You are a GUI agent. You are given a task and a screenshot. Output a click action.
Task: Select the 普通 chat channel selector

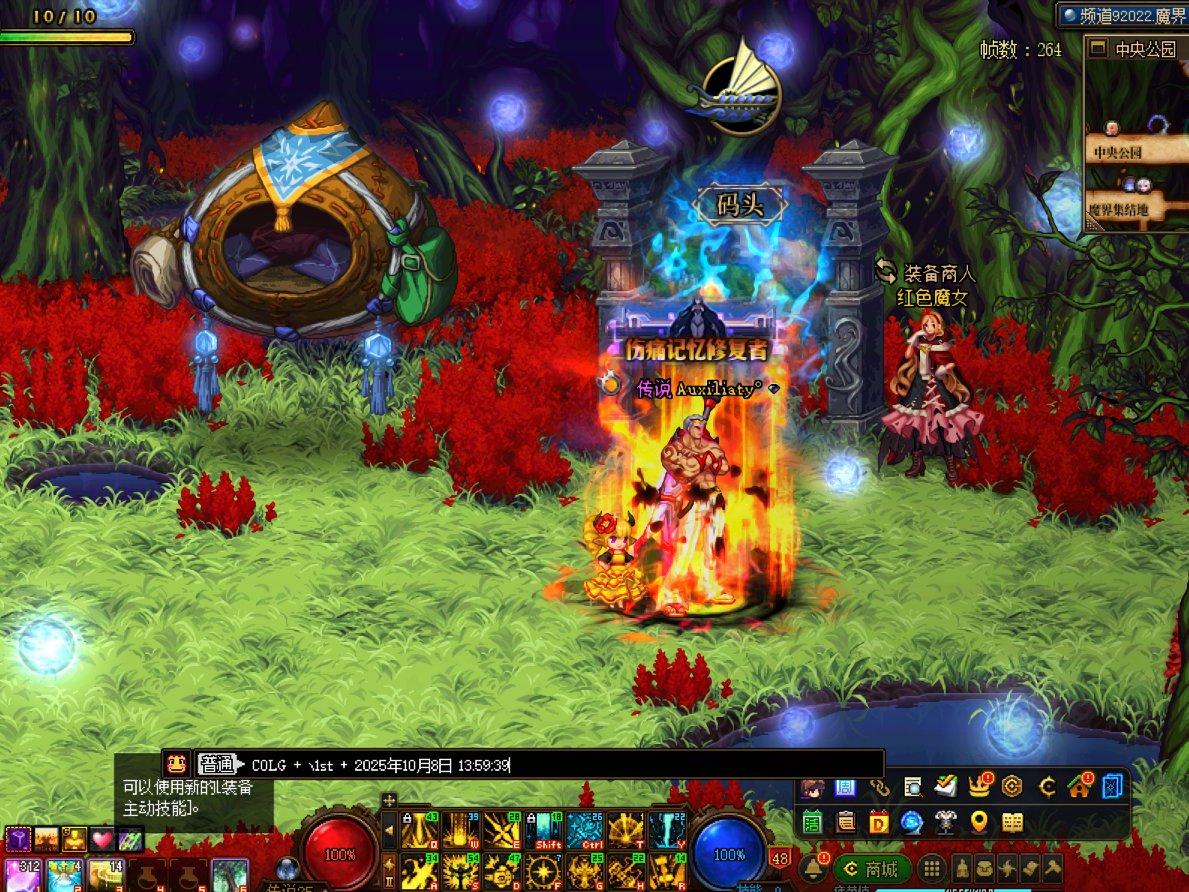point(217,765)
